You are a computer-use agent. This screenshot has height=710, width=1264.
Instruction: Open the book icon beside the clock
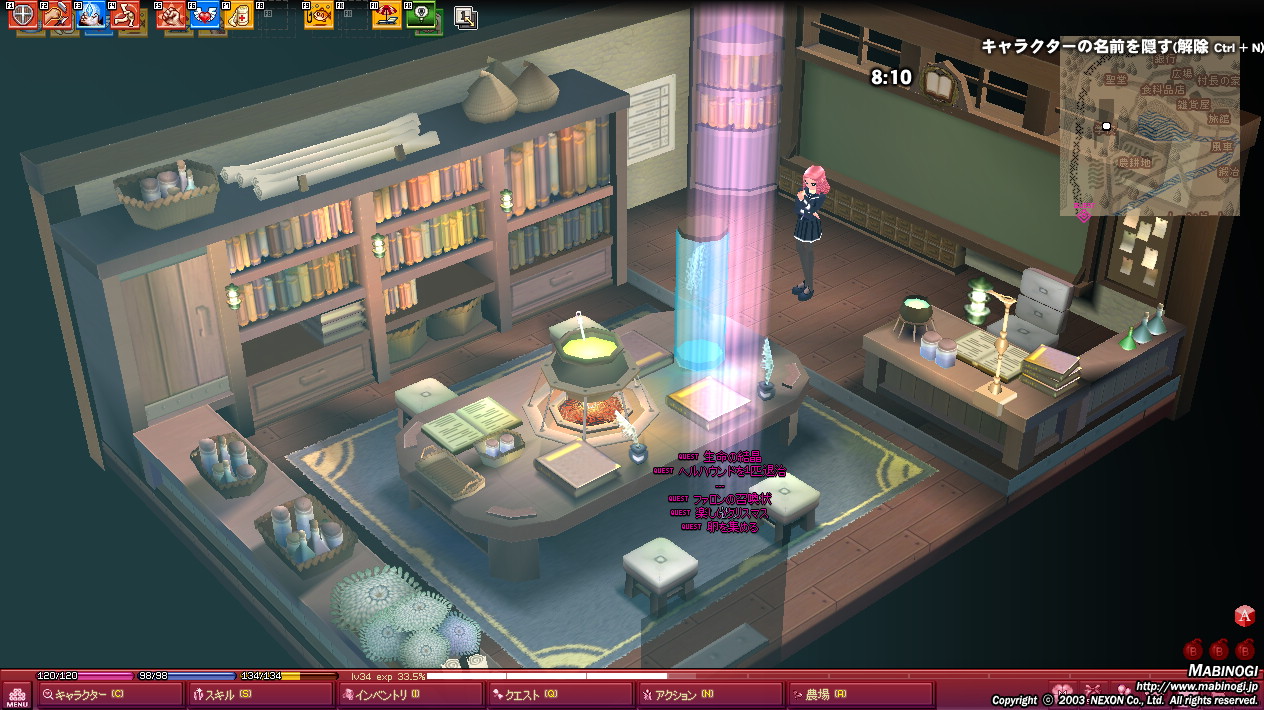click(x=940, y=83)
